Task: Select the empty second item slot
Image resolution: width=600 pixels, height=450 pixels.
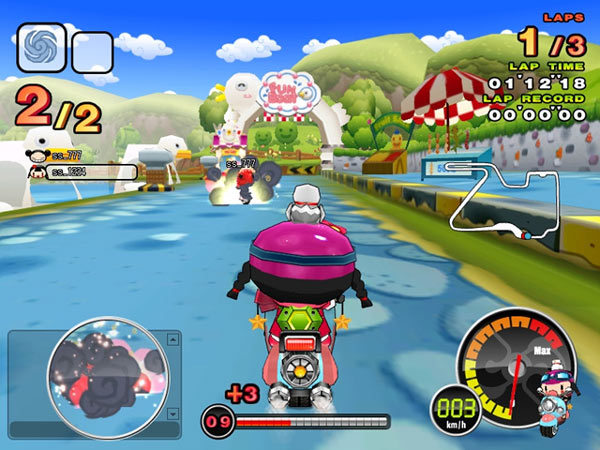Action: [x=91, y=51]
